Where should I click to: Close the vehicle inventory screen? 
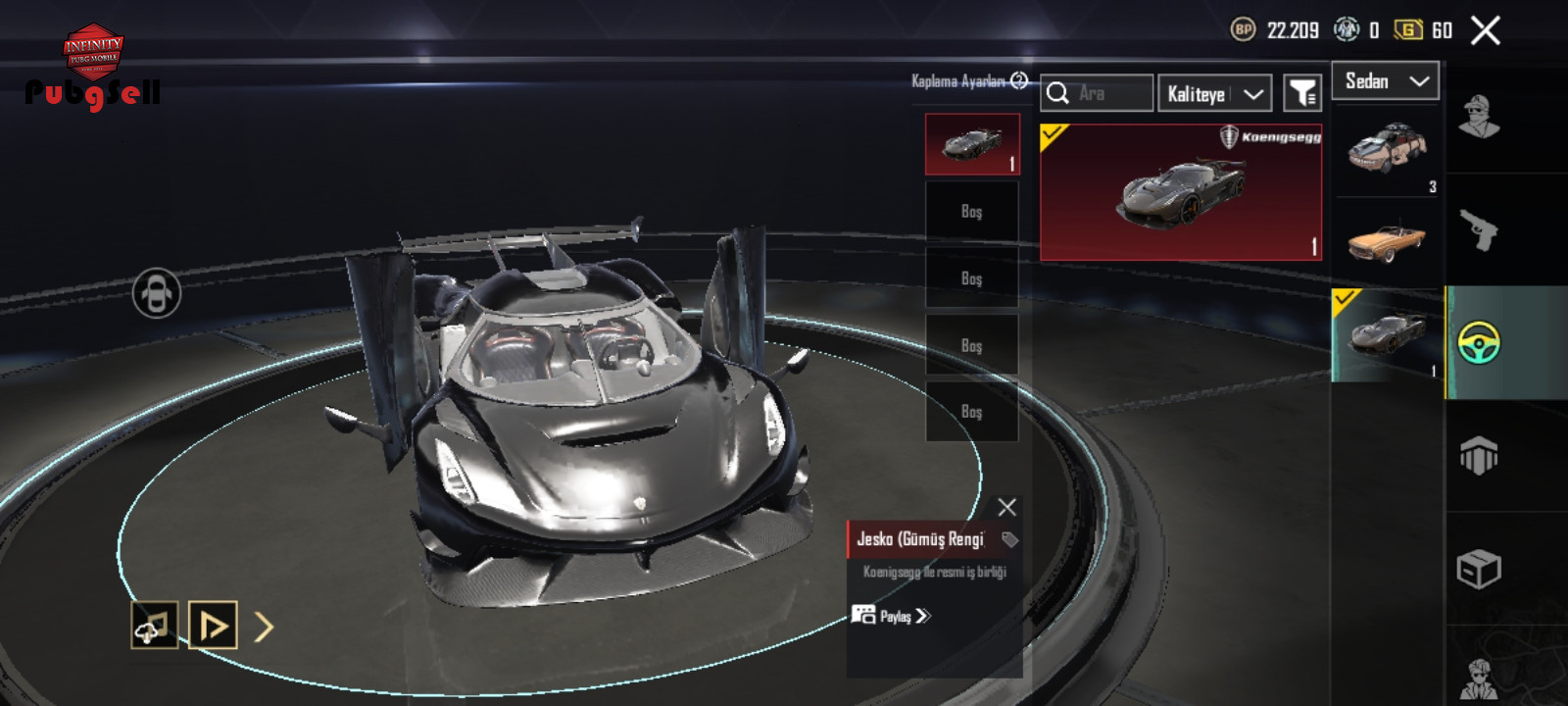point(1485,31)
